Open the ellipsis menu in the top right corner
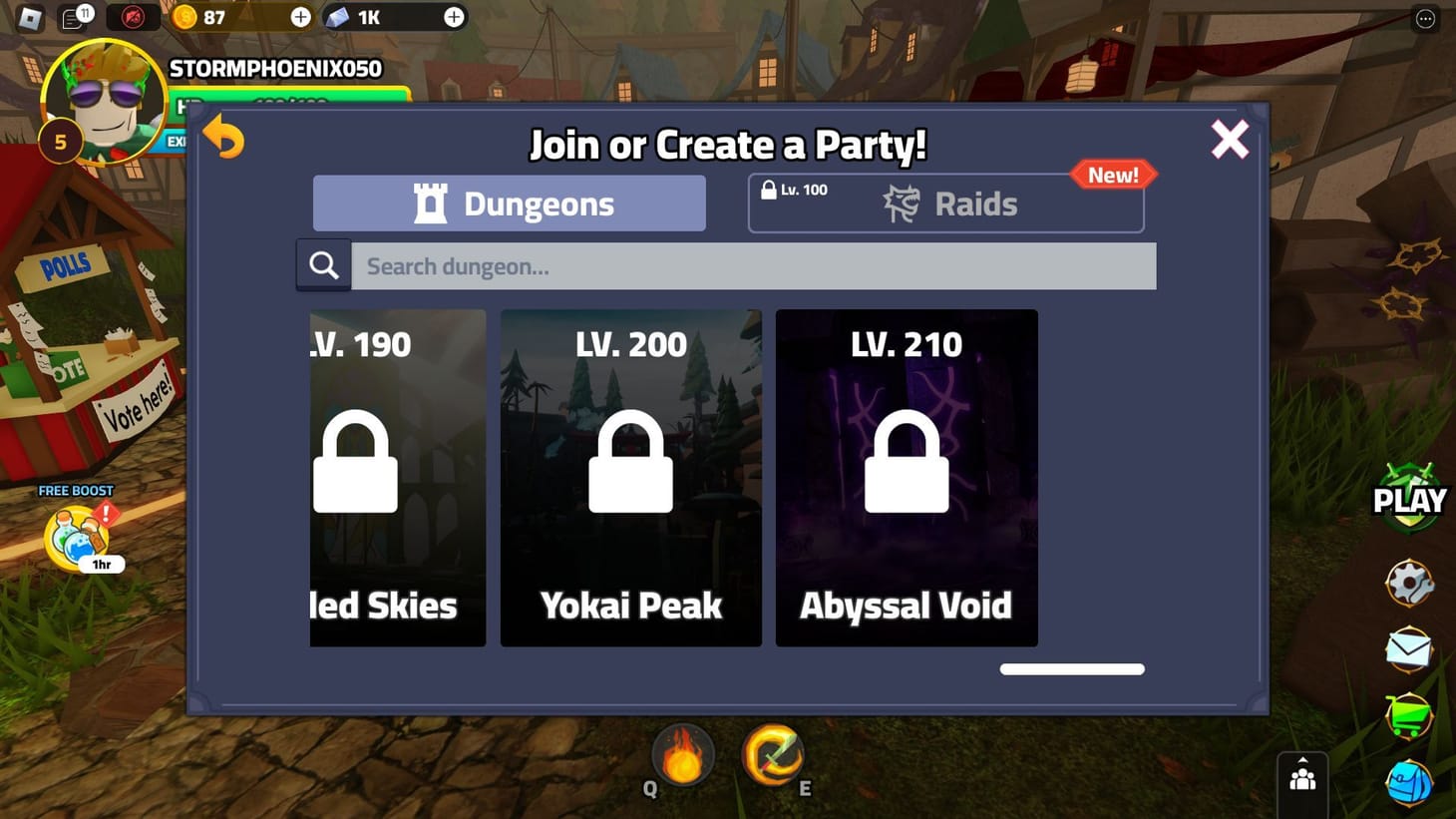 pos(1423,17)
